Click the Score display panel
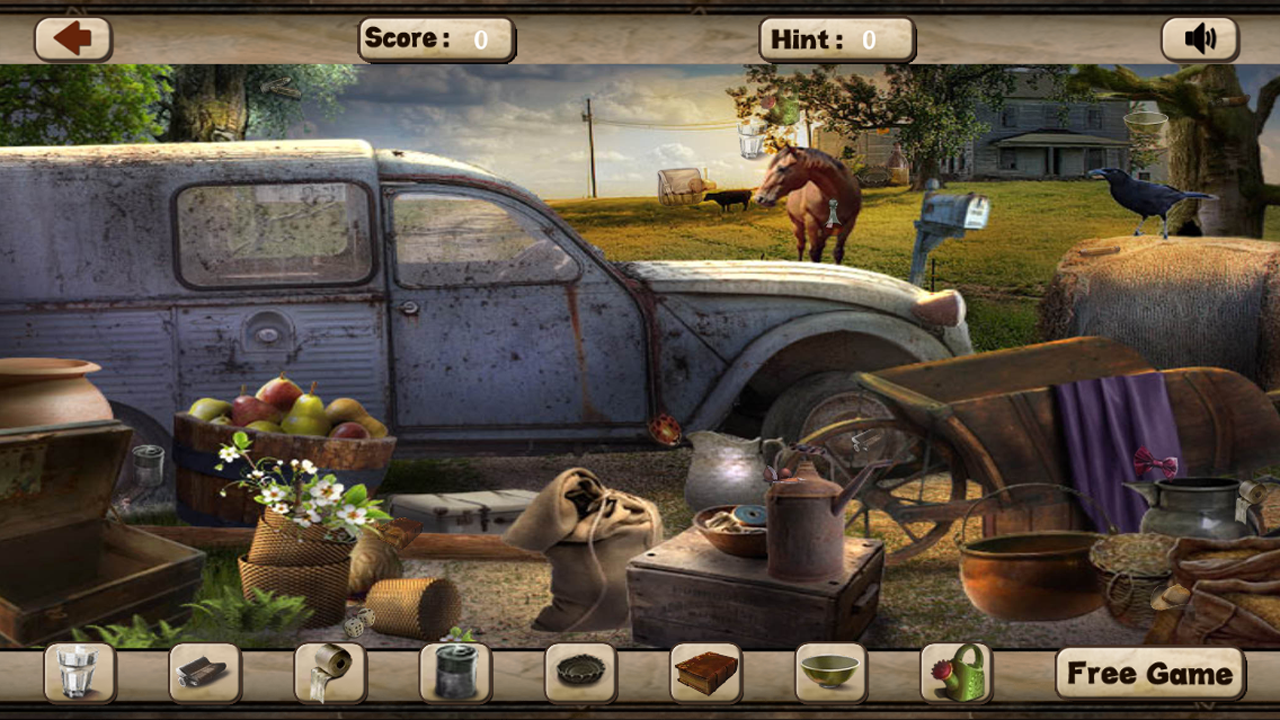The image size is (1280, 720). point(437,40)
